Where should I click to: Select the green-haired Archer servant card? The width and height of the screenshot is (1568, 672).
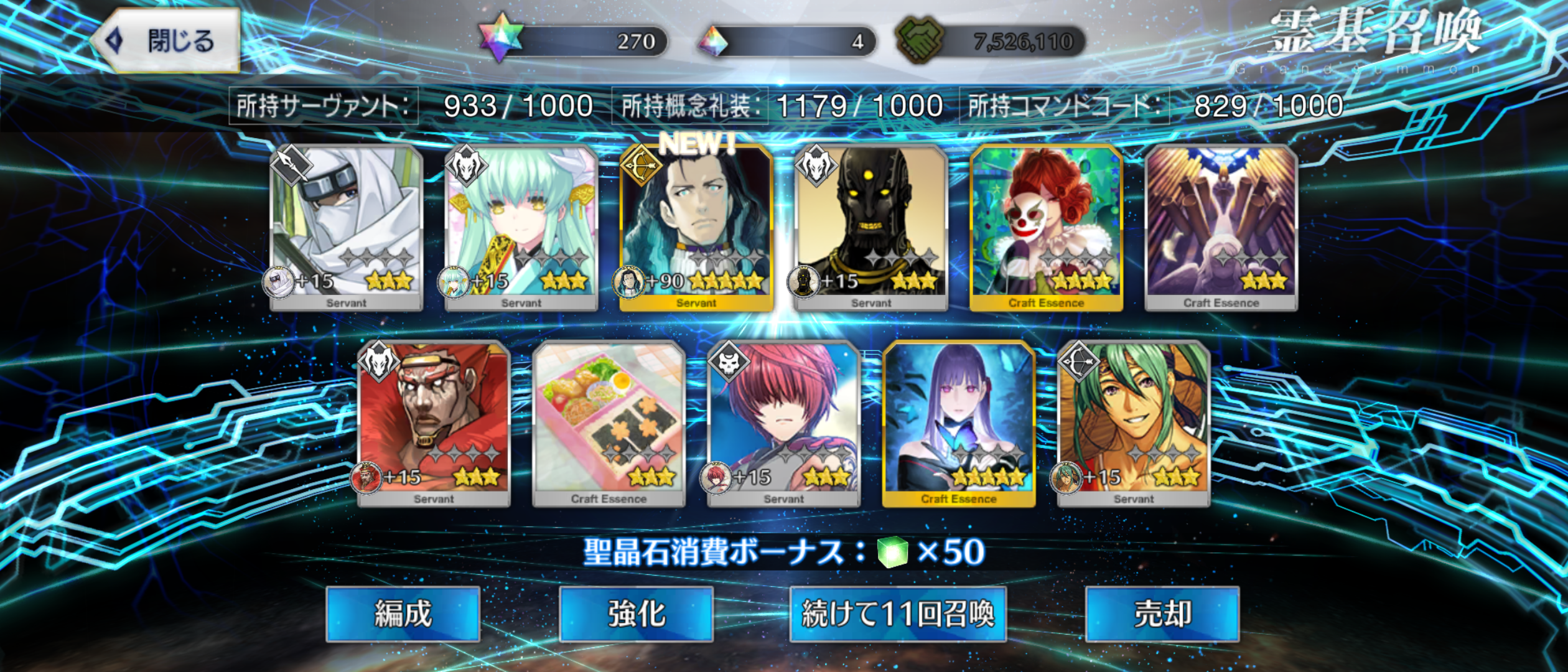(1133, 423)
